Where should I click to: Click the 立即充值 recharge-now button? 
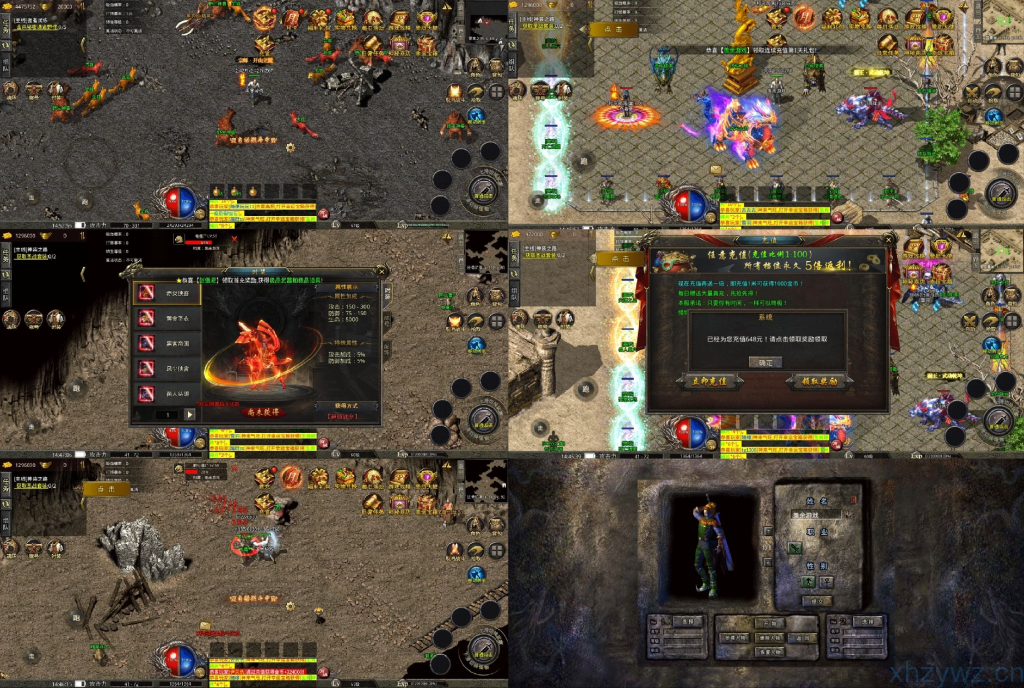pyautogui.click(x=709, y=381)
